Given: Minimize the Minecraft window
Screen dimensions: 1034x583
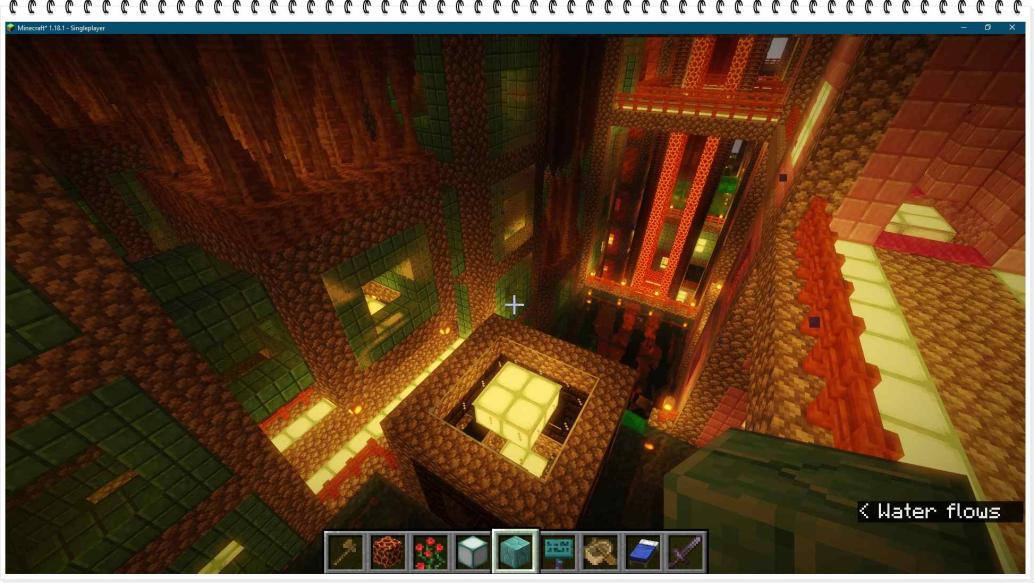Looking at the screenshot, I should 964,27.
